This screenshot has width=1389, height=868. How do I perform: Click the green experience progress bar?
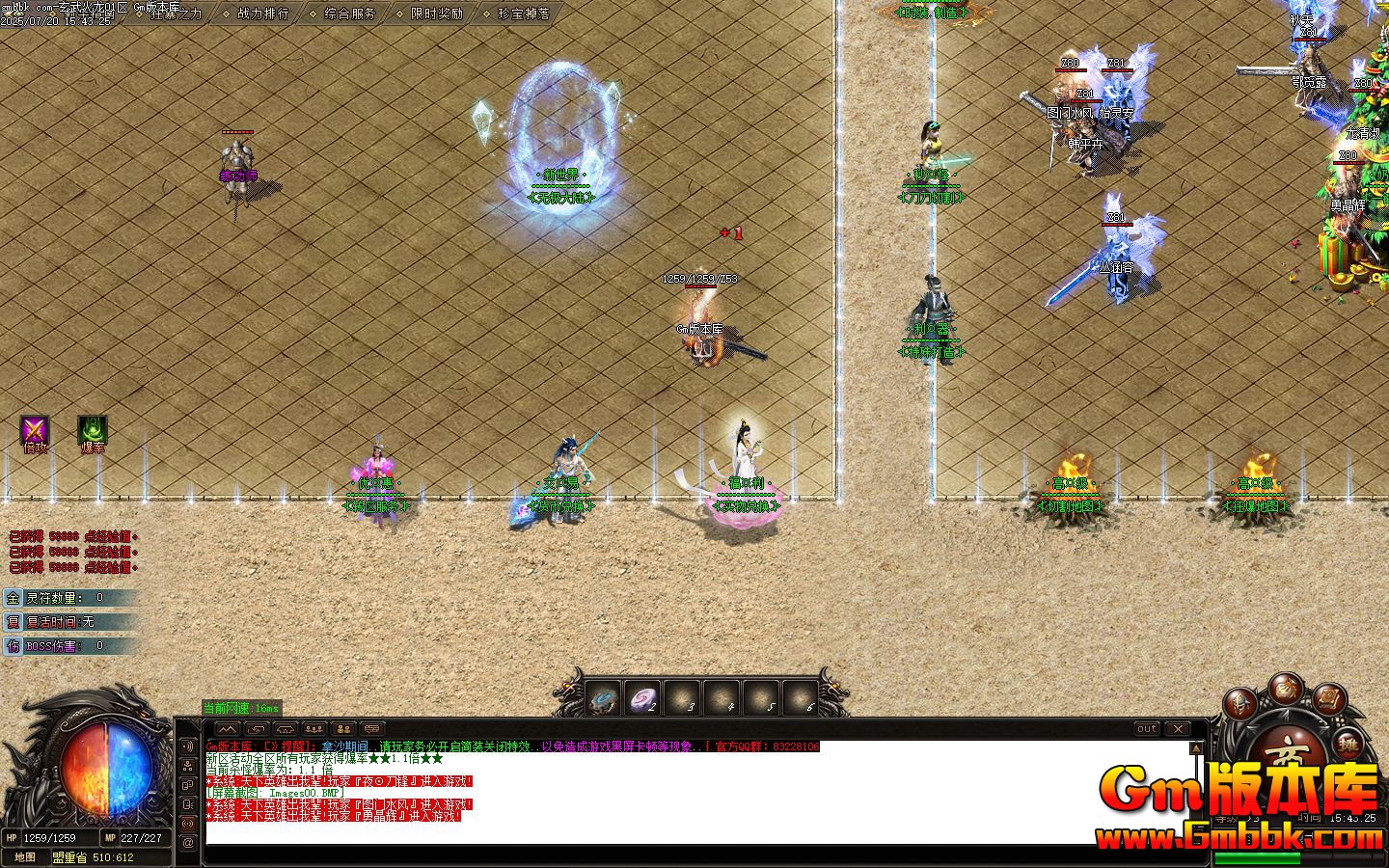coord(1259,856)
